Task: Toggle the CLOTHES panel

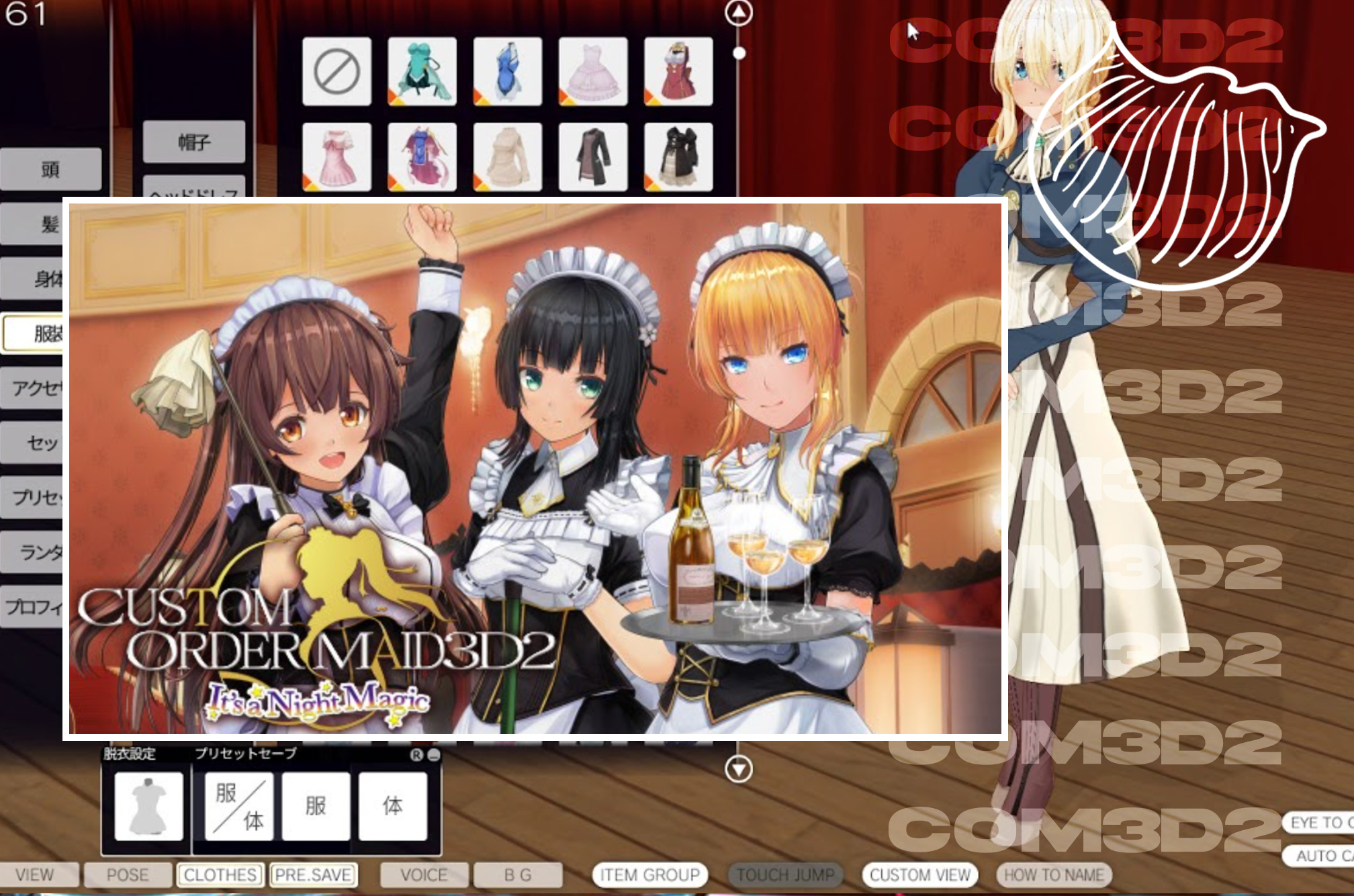Action: coord(220,875)
